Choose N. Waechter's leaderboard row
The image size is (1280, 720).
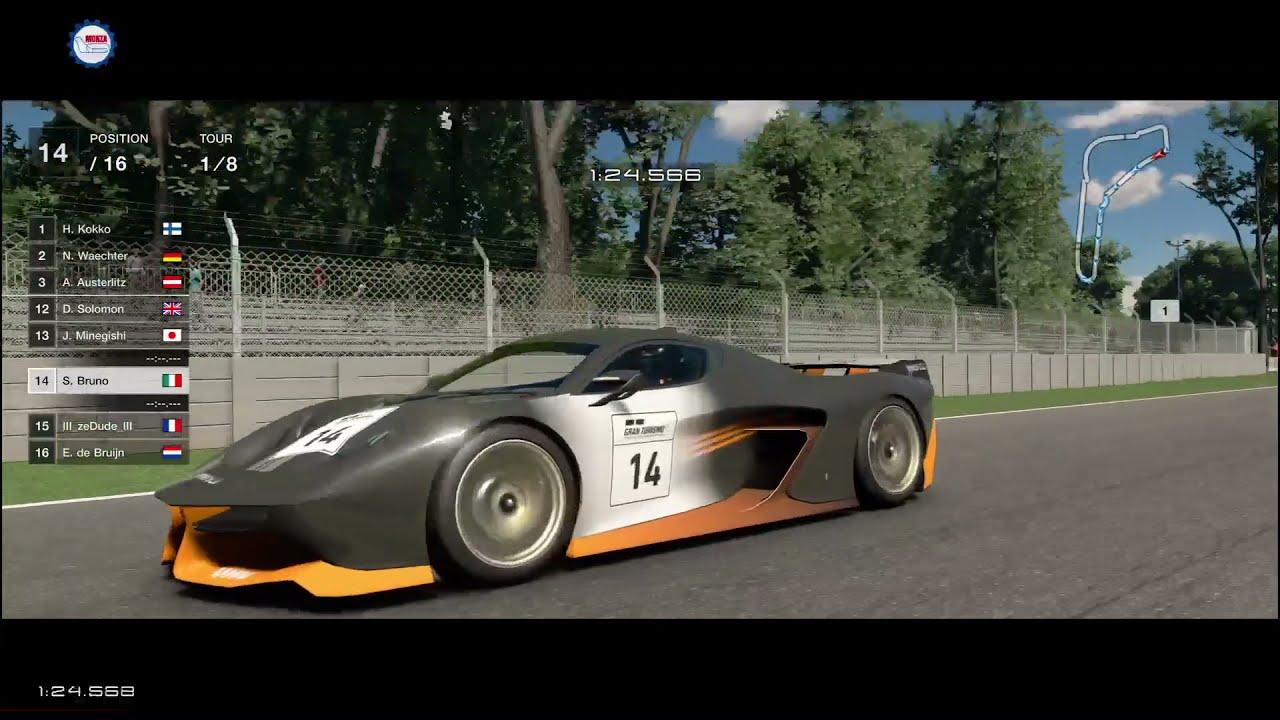coord(108,256)
